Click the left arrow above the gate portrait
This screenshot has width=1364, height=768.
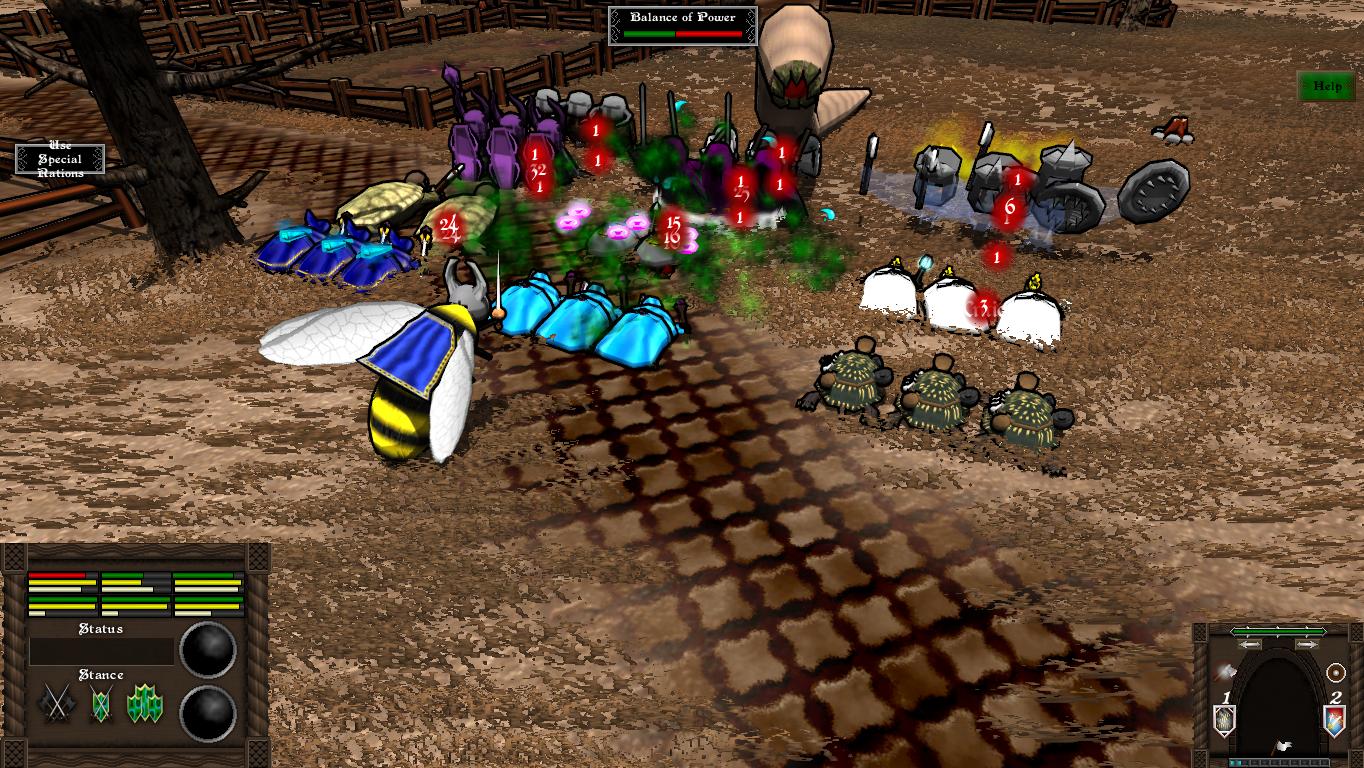point(1249,644)
